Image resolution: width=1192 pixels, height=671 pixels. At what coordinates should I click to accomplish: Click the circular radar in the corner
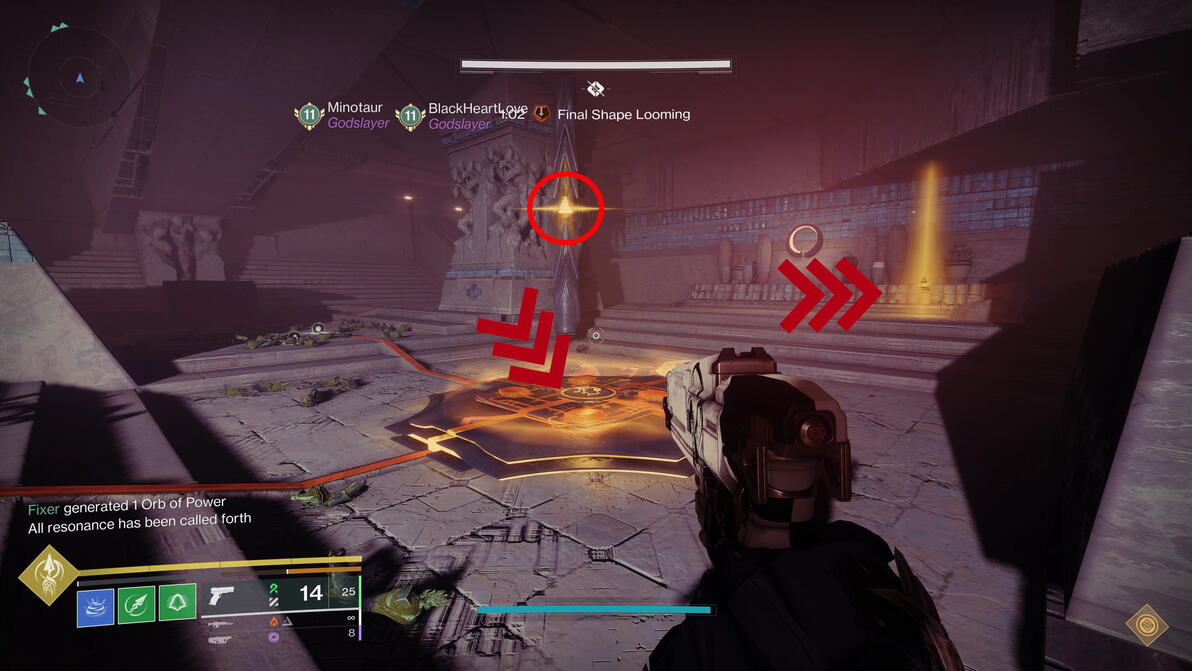pyautogui.click(x=79, y=76)
